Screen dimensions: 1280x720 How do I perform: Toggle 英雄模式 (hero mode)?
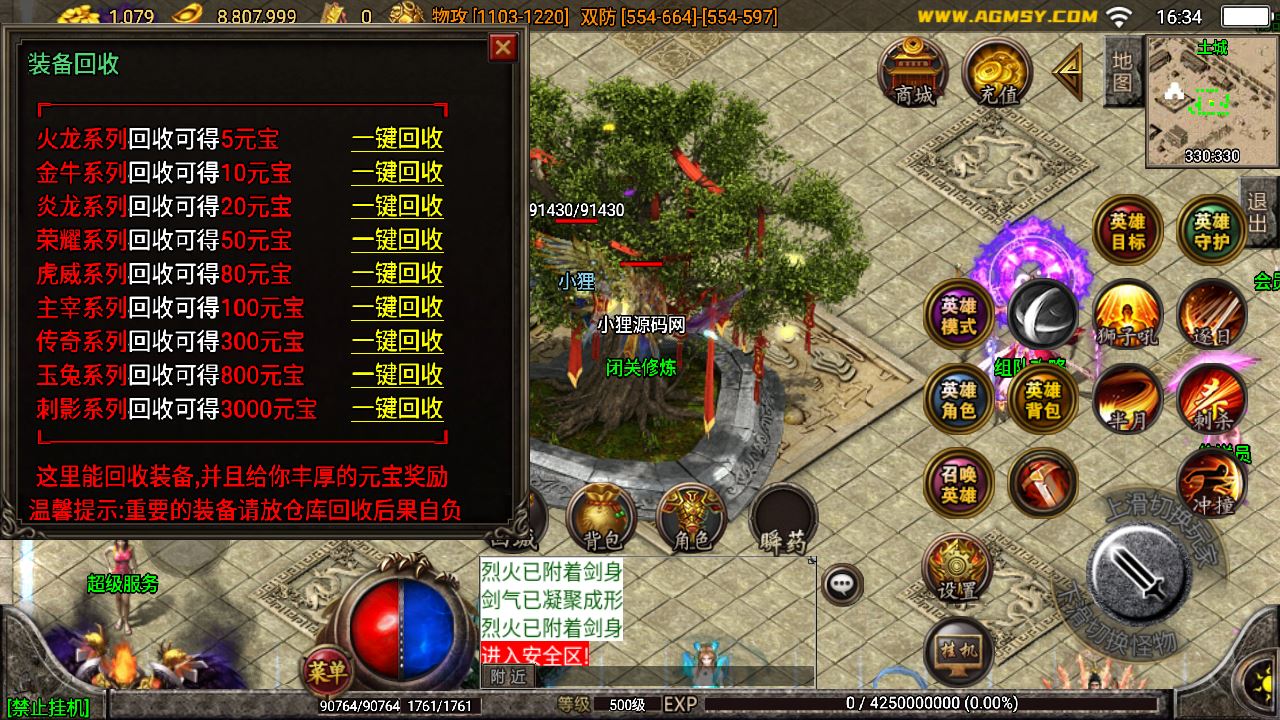pos(958,315)
